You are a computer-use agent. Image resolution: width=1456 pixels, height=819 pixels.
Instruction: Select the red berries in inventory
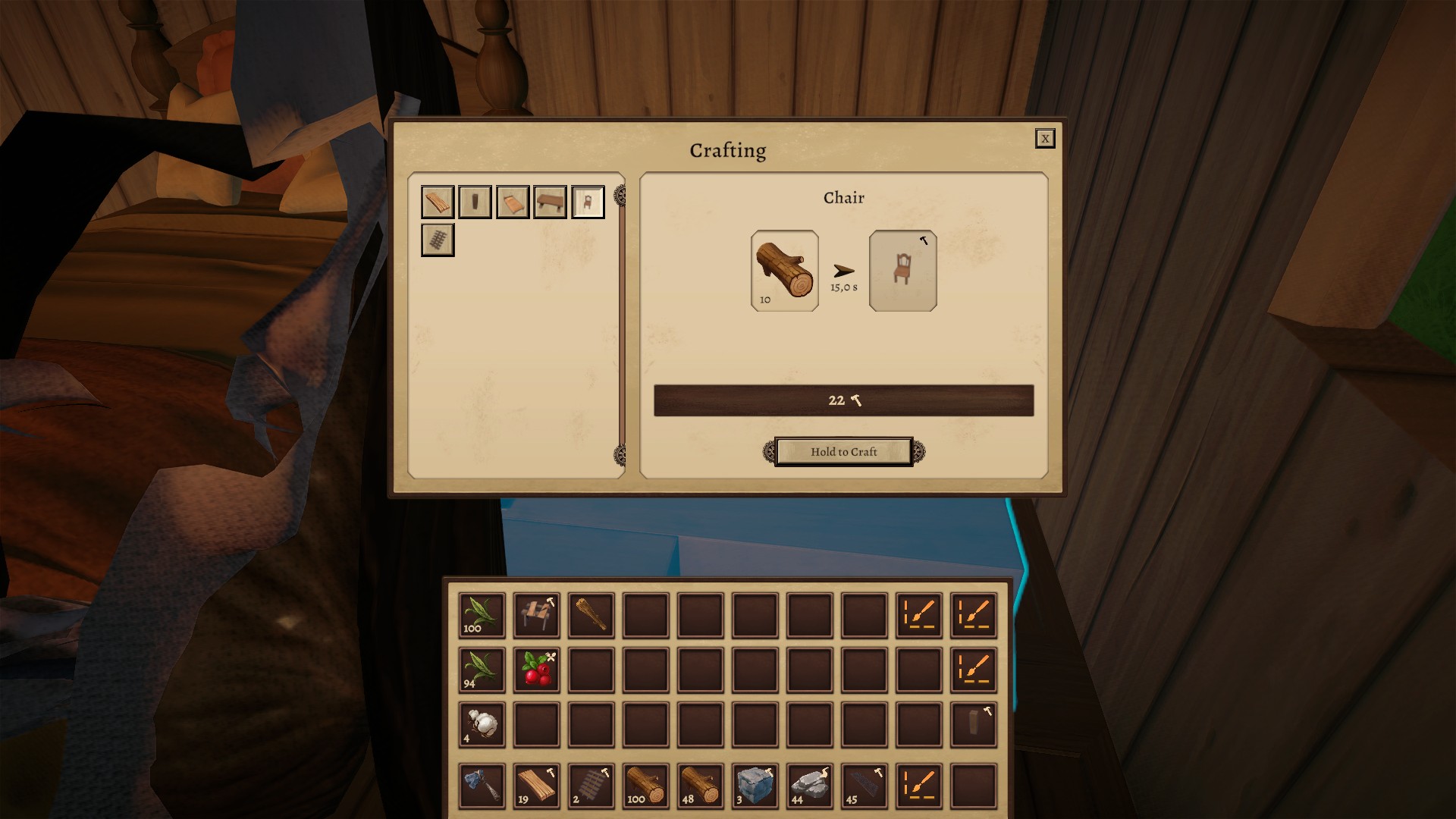pos(537,670)
